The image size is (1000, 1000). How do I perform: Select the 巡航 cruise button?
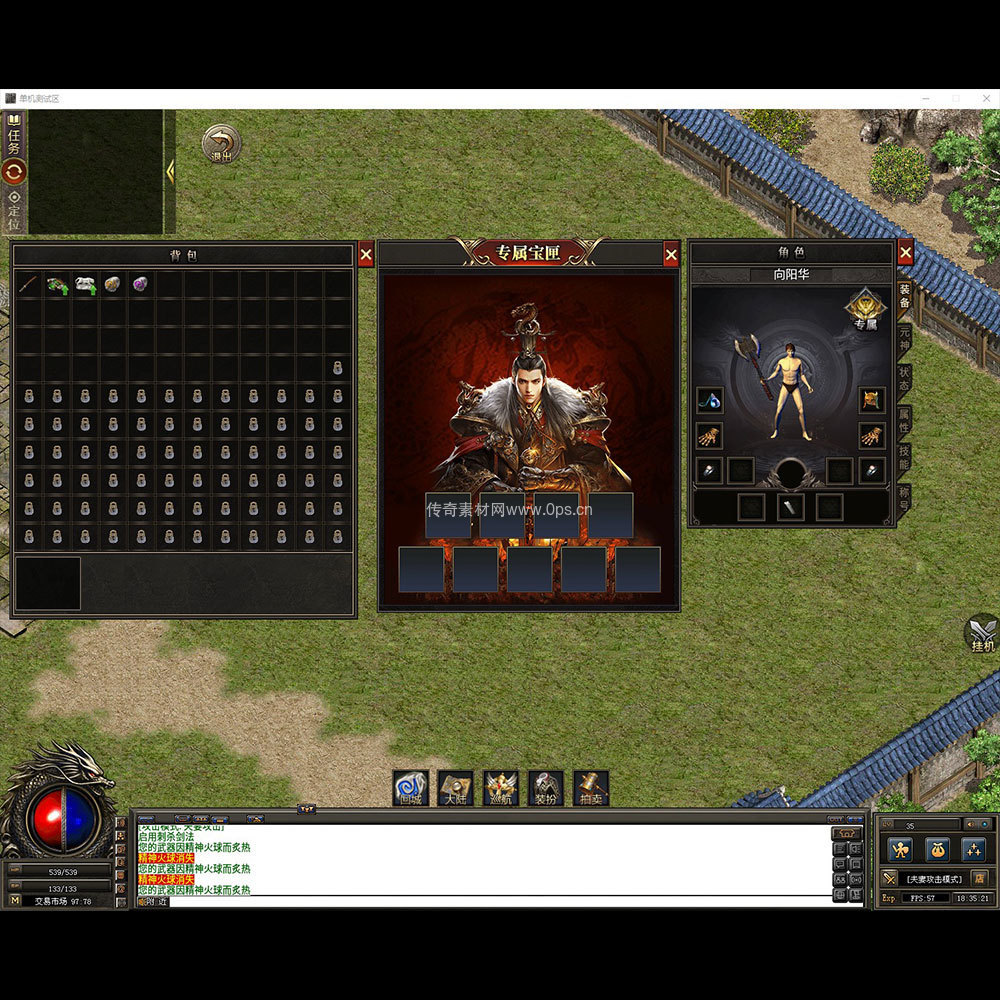pyautogui.click(x=500, y=788)
